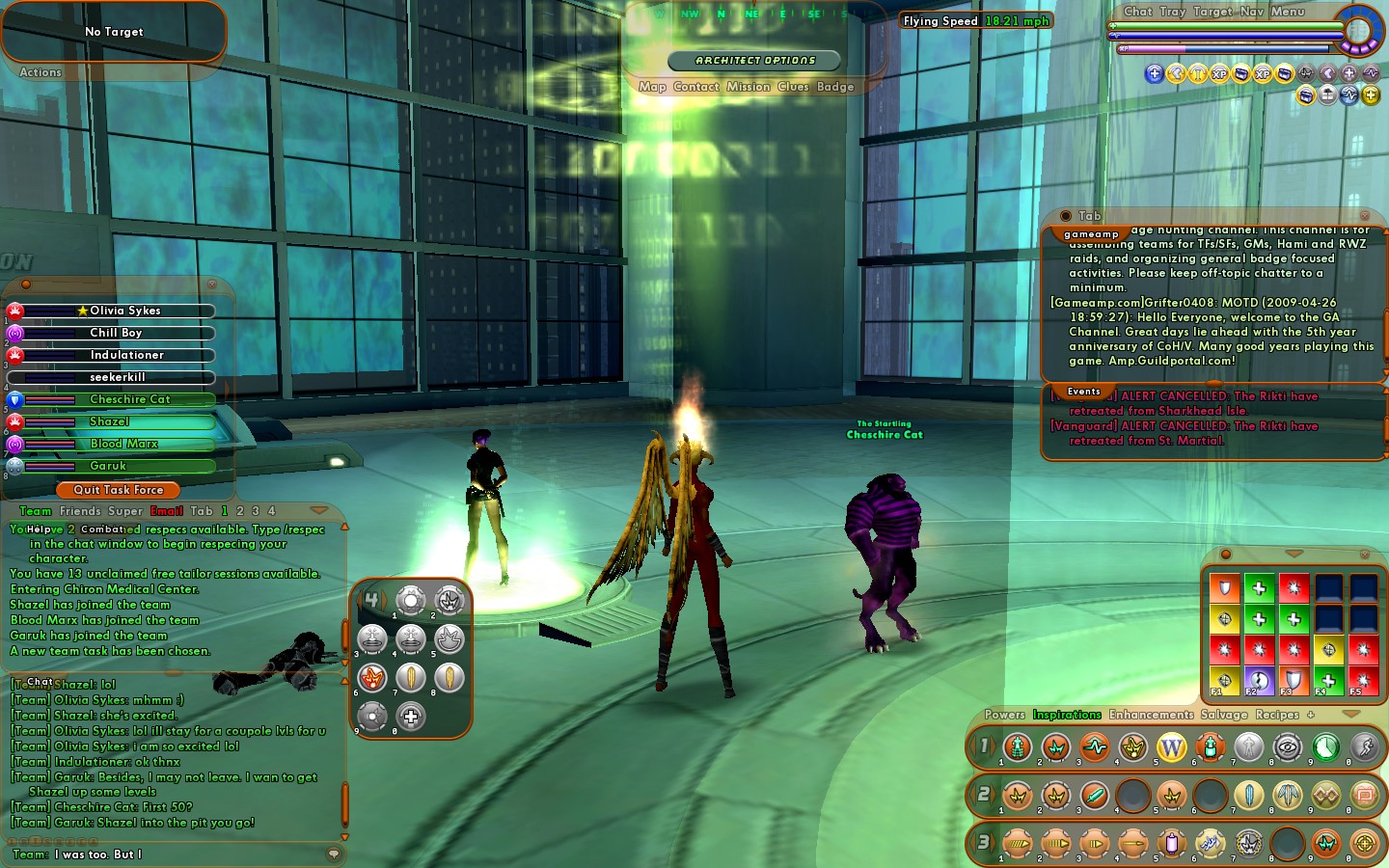Switch to the Enhancements tab
This screenshot has width=1389, height=868.
pos(1151,715)
